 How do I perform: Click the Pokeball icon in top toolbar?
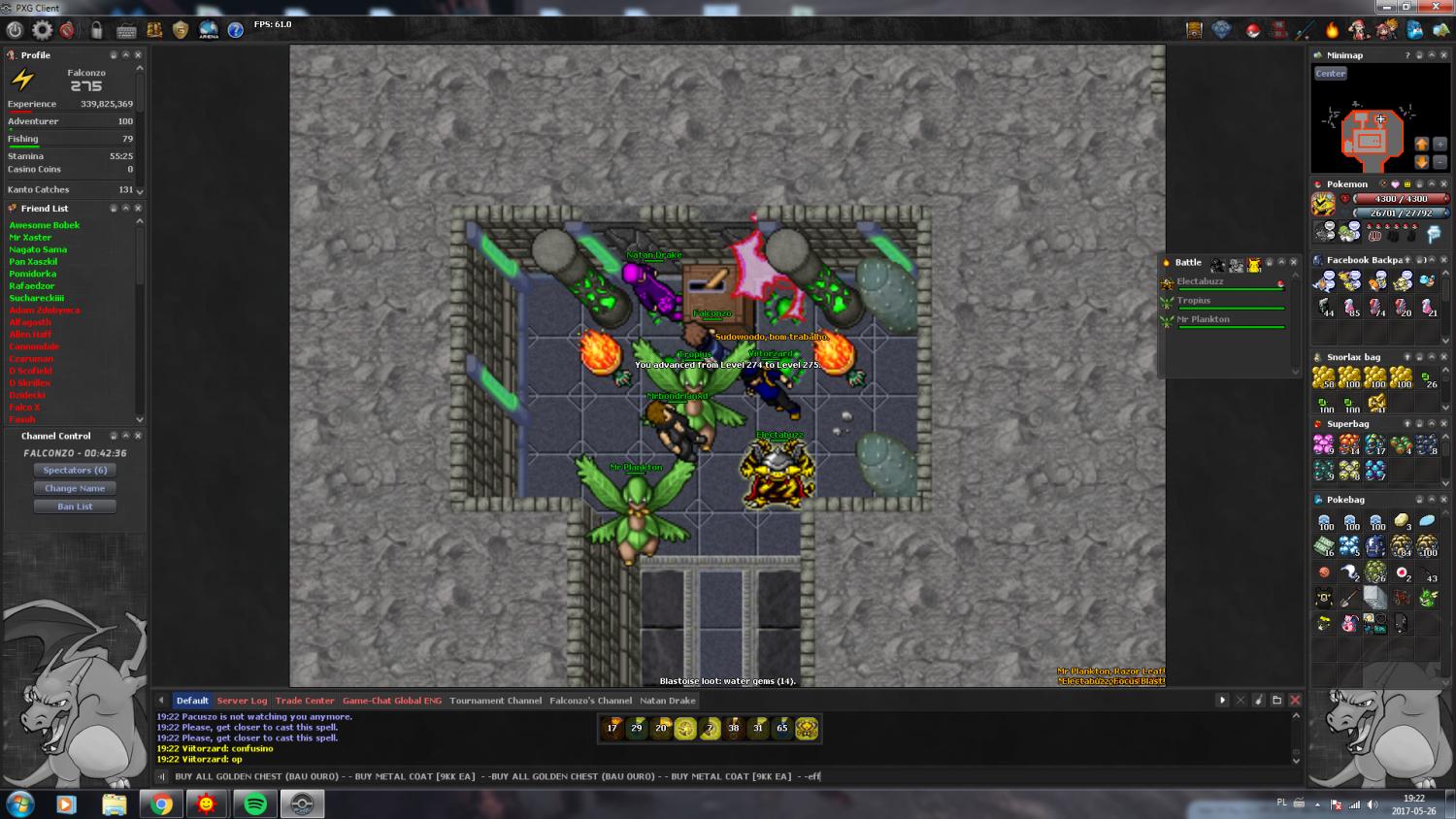1252,30
